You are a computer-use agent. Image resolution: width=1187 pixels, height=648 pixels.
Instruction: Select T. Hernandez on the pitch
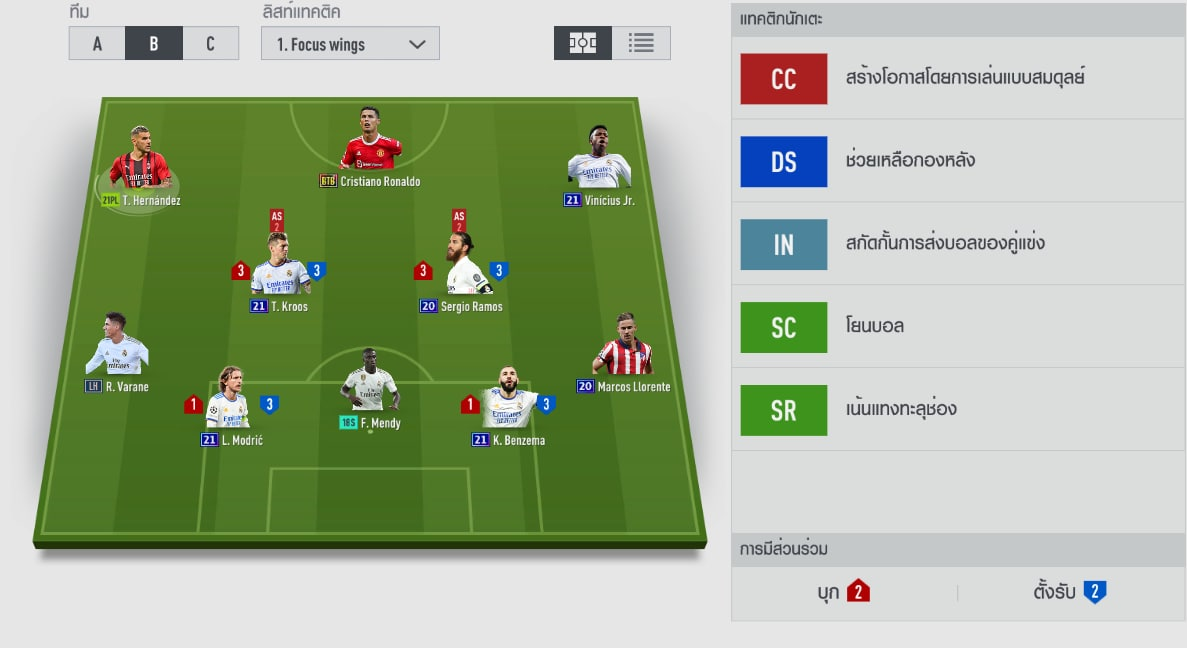click(140, 165)
